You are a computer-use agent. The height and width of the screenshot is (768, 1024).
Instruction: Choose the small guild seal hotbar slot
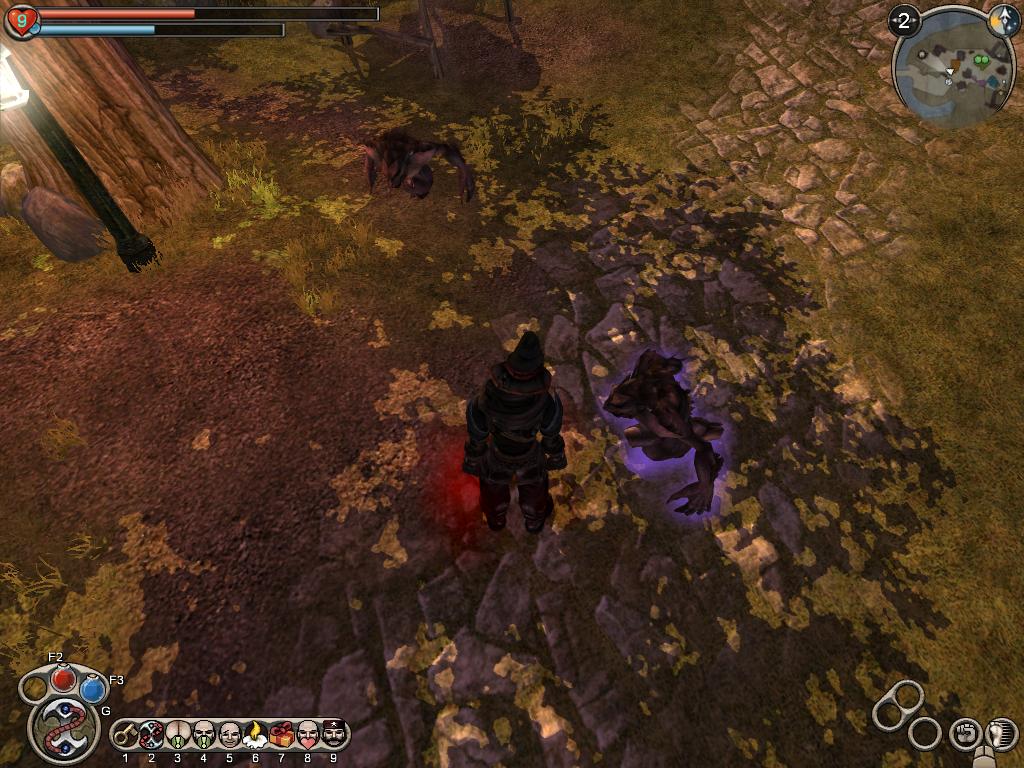tap(152, 735)
